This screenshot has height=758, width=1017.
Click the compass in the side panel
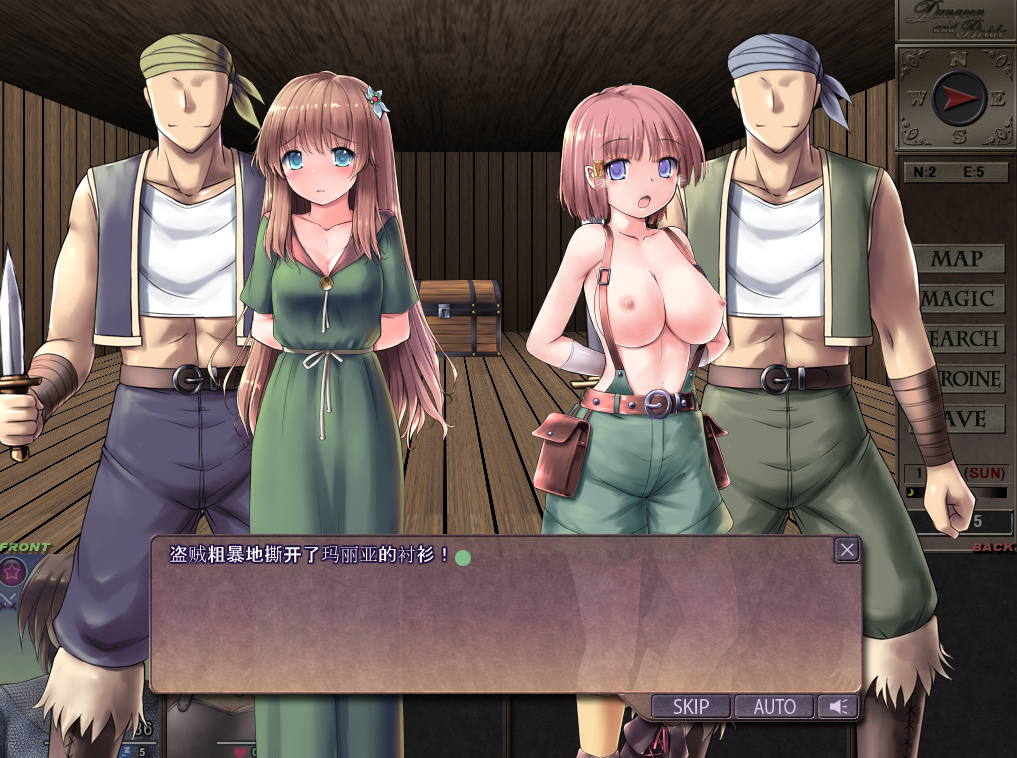tap(958, 98)
